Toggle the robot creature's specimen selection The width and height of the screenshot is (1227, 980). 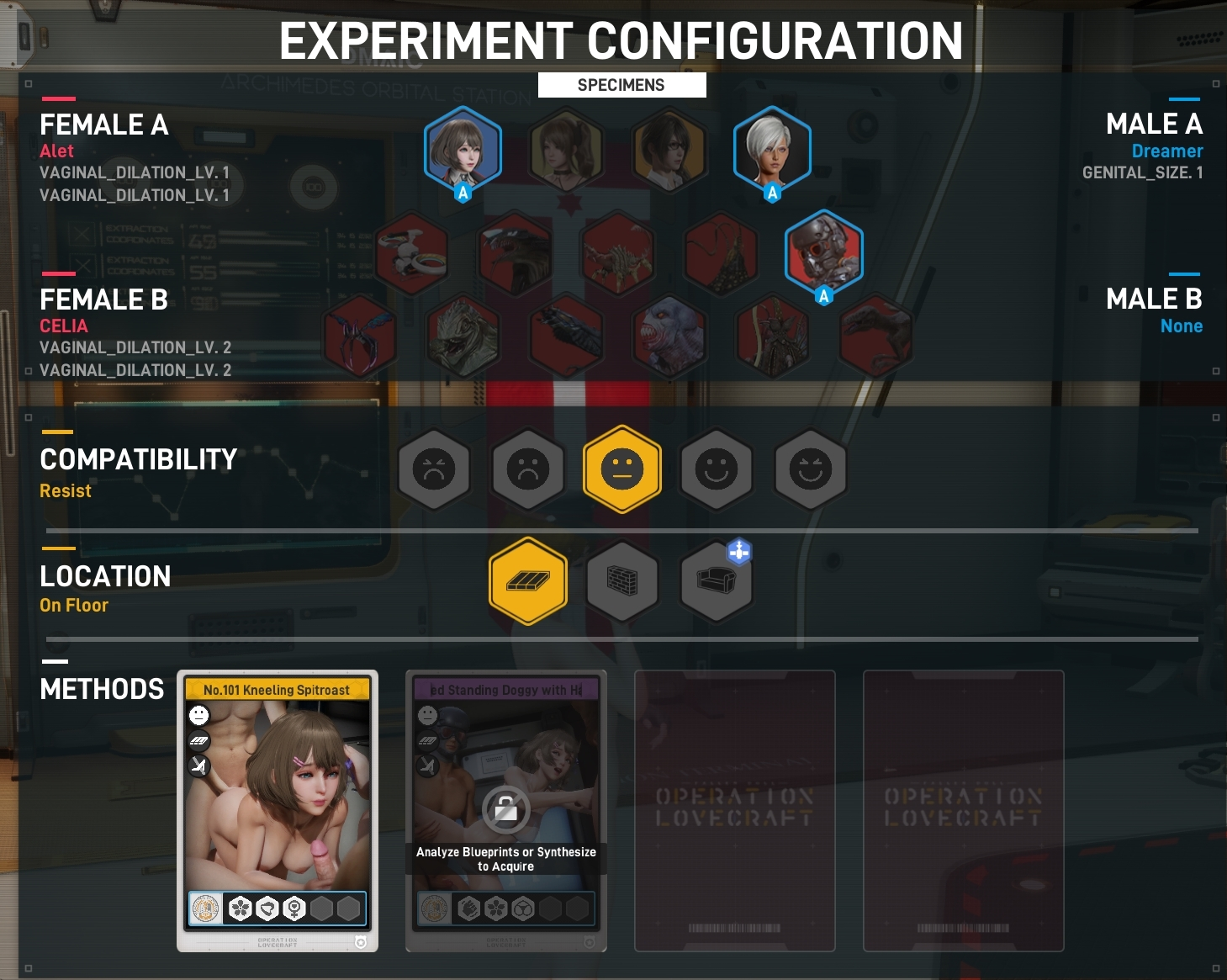pos(824,252)
